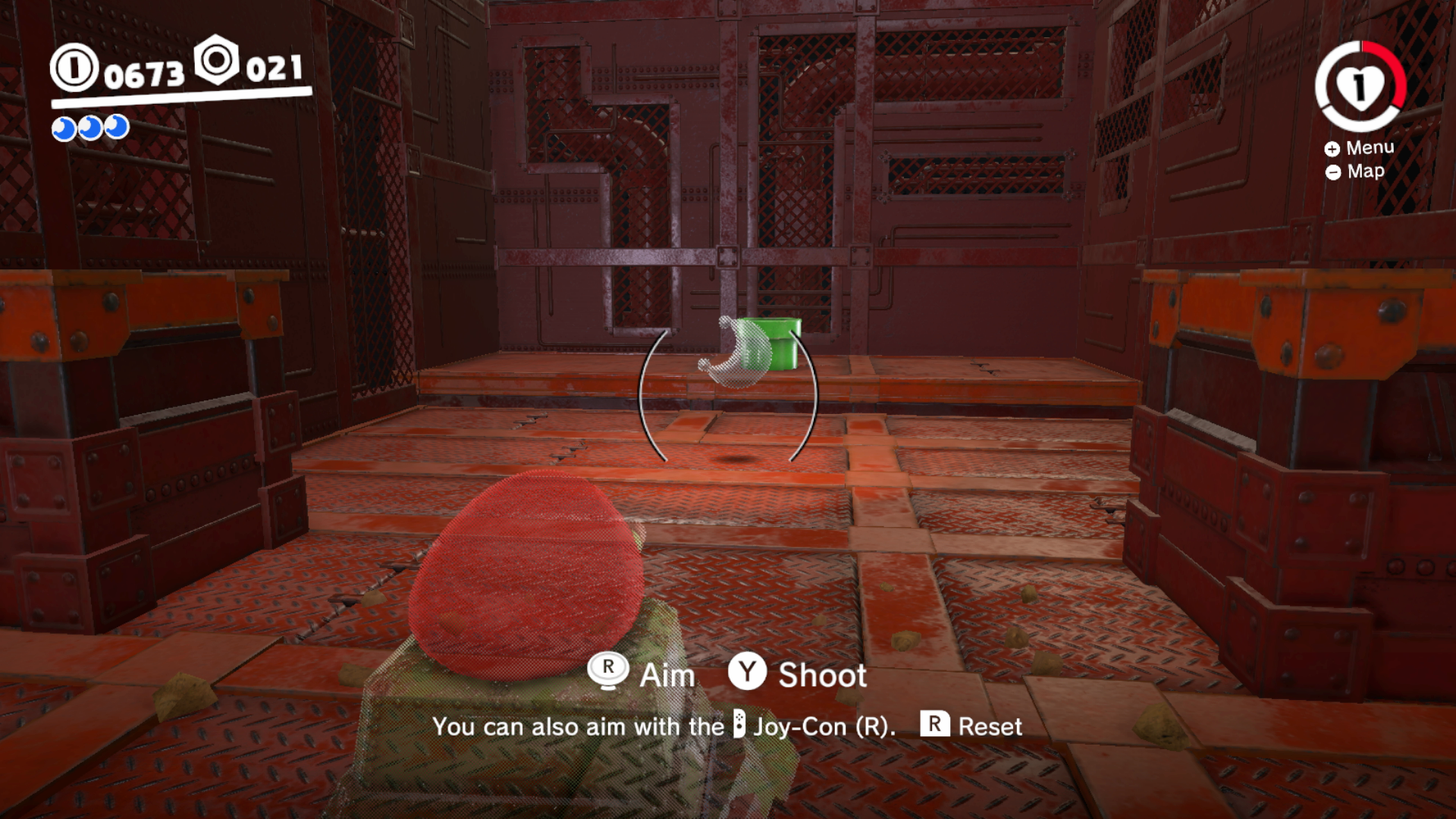Click the R Reset button icon
1456x819 pixels.
coord(934,726)
